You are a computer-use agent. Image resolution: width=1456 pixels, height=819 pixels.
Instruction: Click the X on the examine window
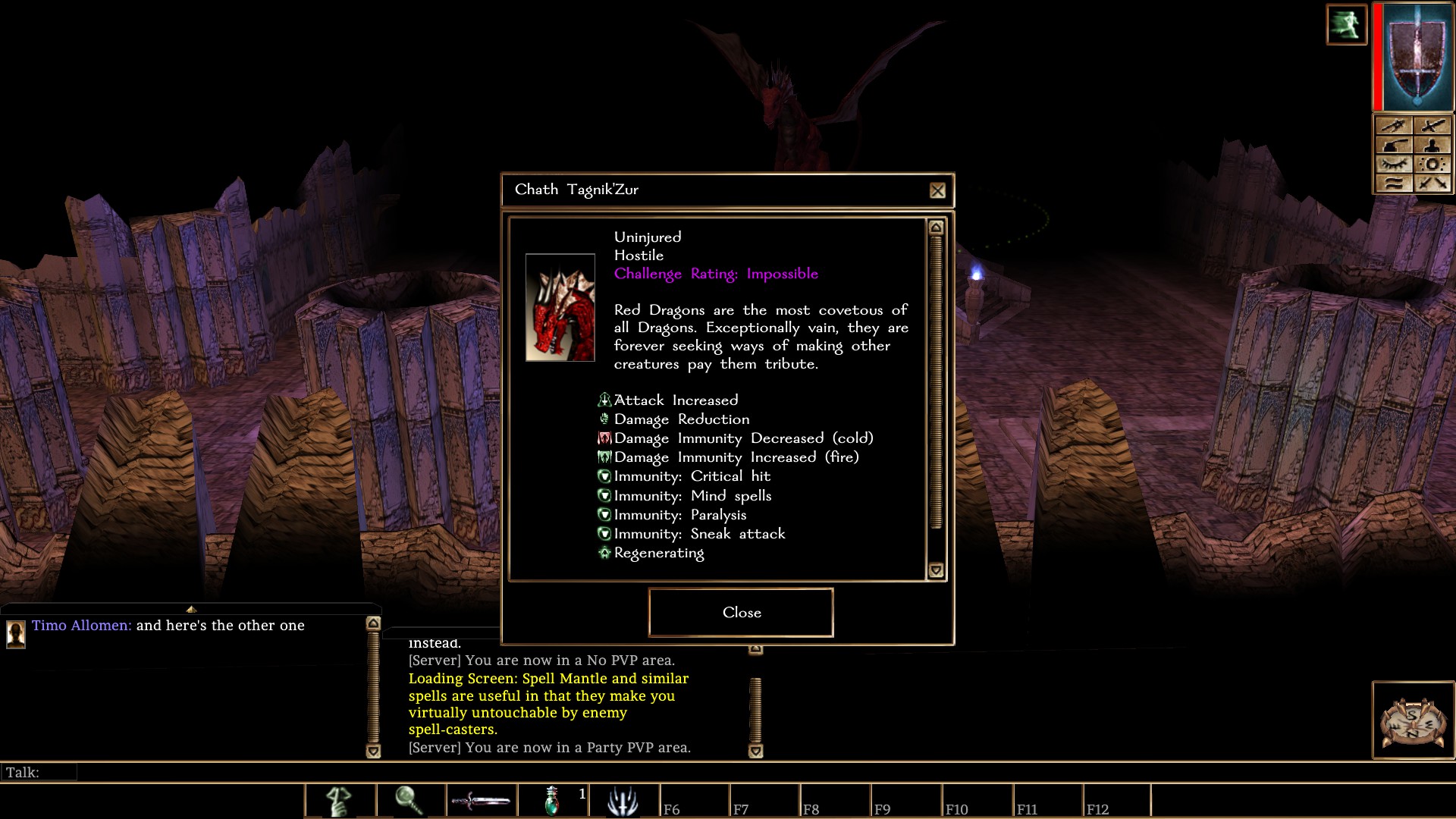click(937, 190)
